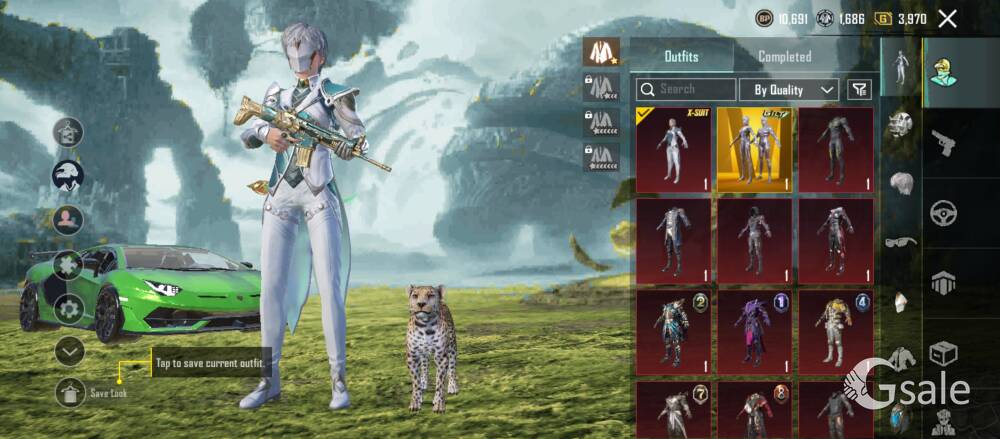
Task: Select the Outfits tab
Action: click(681, 57)
